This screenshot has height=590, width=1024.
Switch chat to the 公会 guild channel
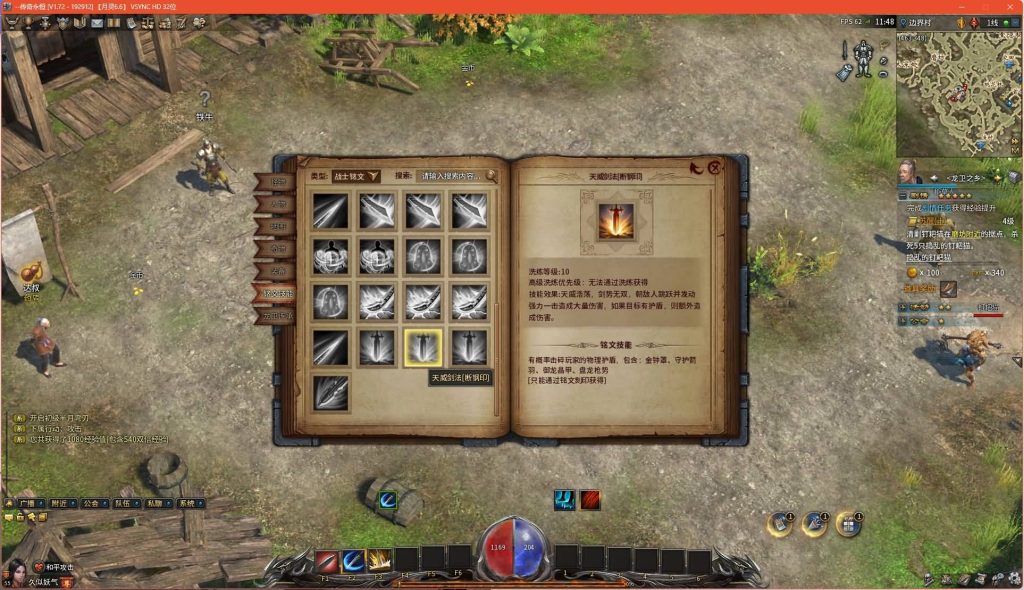click(92, 503)
